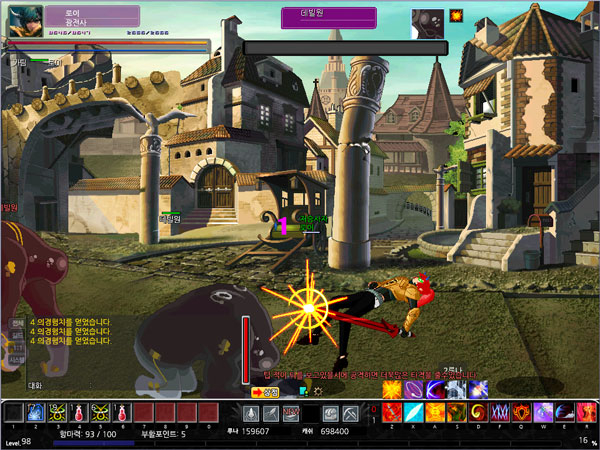Activate the skill bound to Z
The height and width of the screenshot is (450, 600).
[390, 412]
